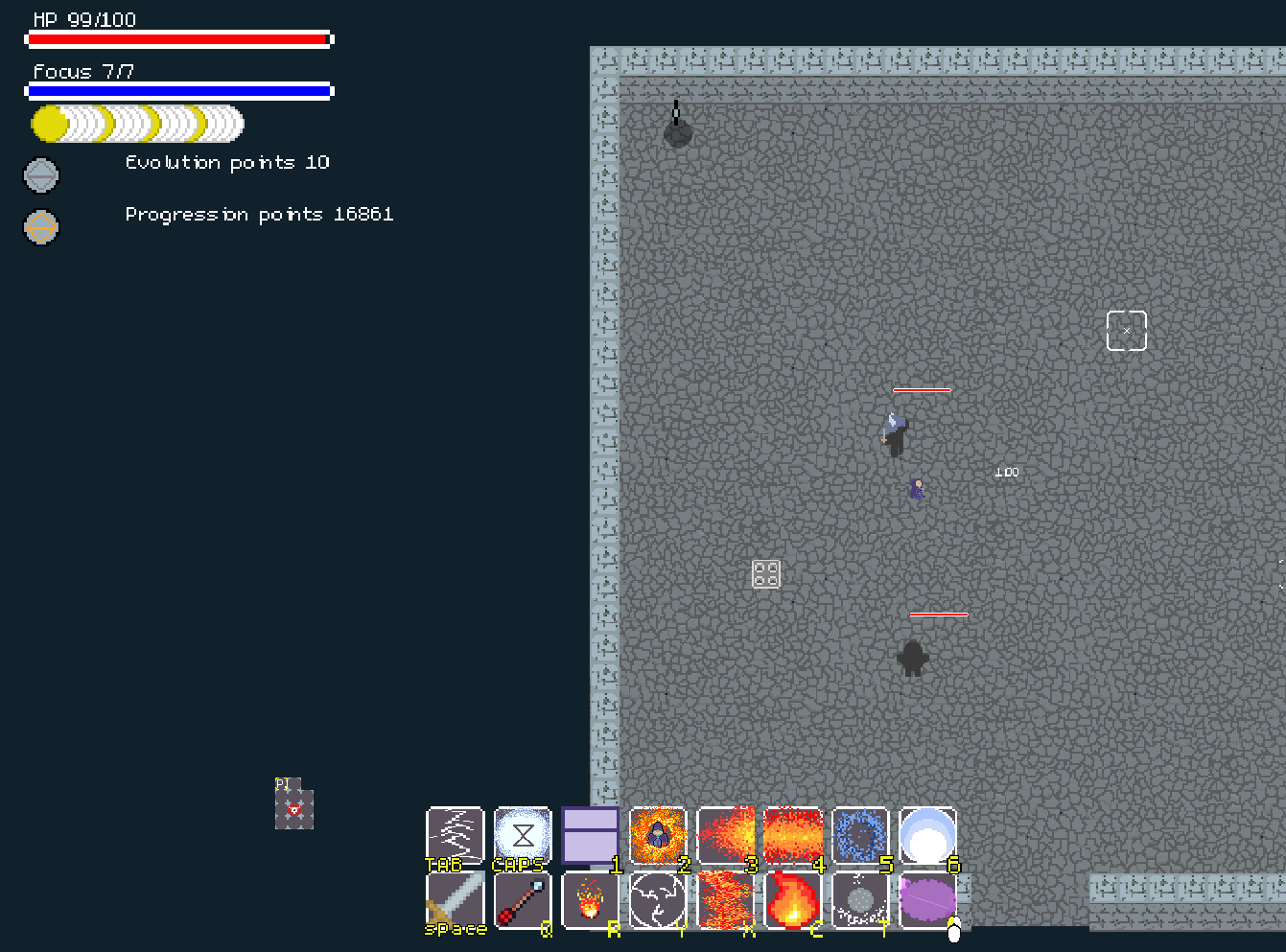The image size is (1286, 952).
Task: Click the Evolution points 10 label
Action: pos(226,162)
